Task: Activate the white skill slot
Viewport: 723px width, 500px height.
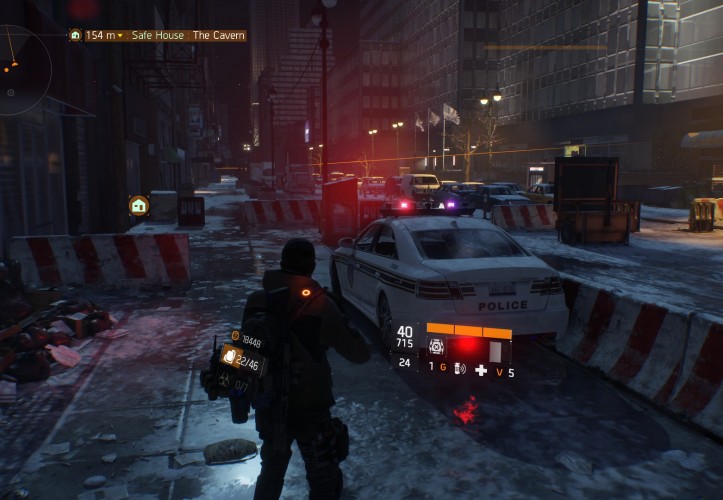Action: [494, 352]
